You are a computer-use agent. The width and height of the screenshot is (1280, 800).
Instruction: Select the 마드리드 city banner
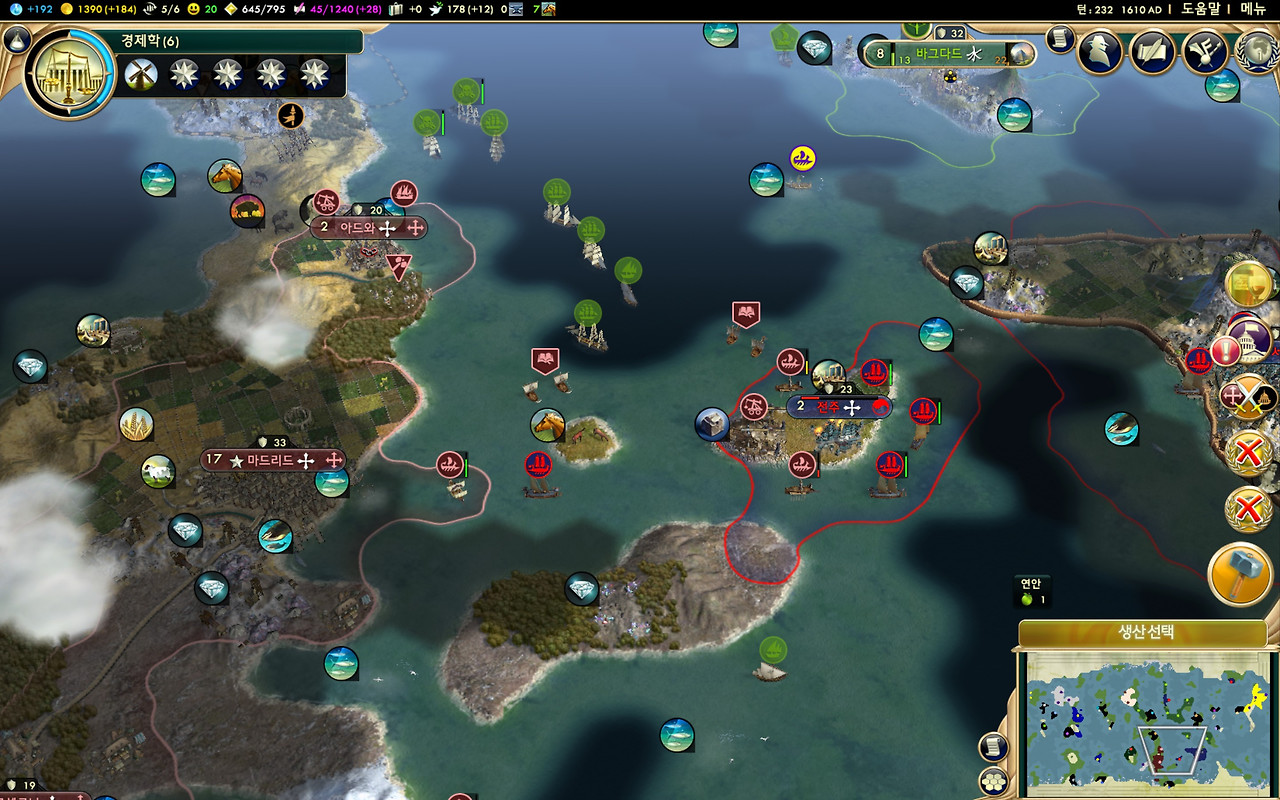click(x=273, y=461)
